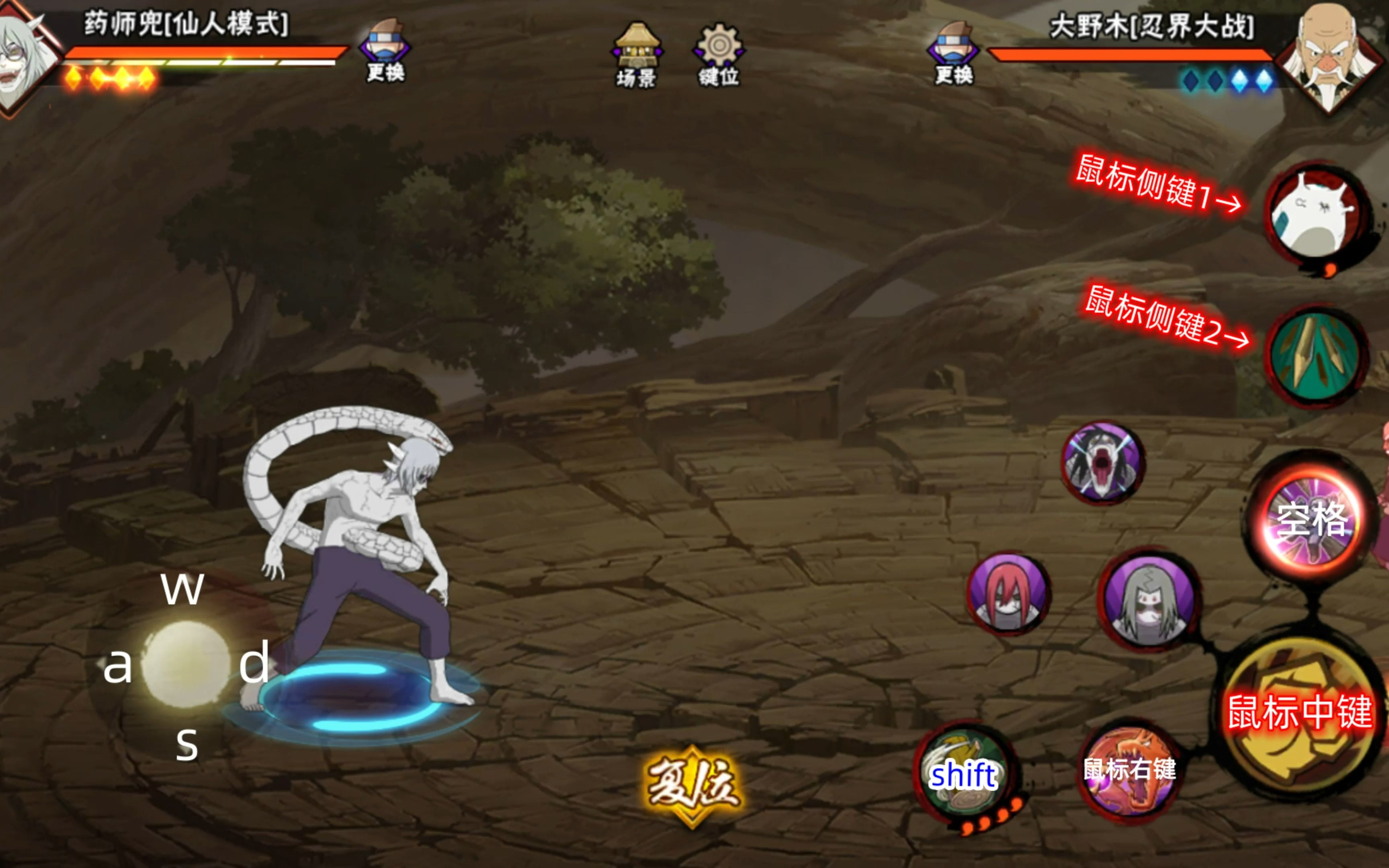Click Onoki's portrait in the corner
Image resolution: width=1389 pixels, height=868 pixels.
pyautogui.click(x=1328, y=57)
